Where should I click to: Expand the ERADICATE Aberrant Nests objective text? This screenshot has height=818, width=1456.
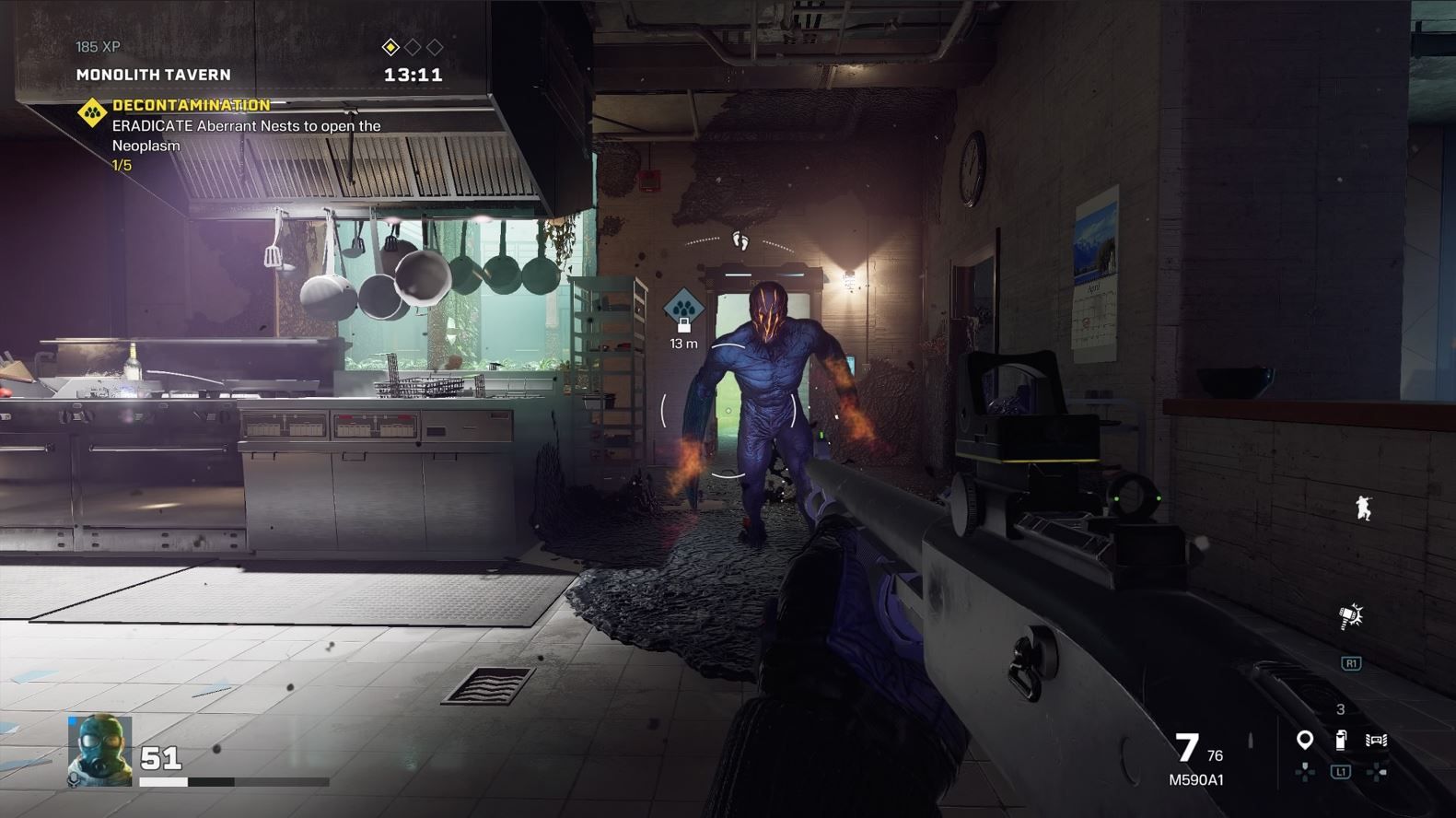[x=245, y=125]
